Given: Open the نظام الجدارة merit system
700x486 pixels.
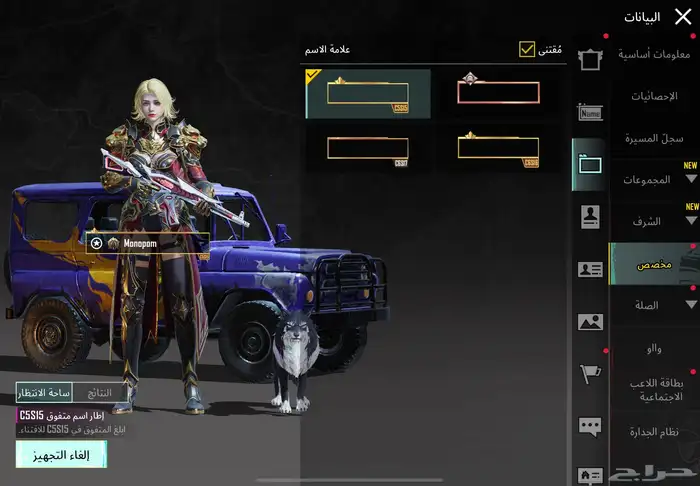Looking at the screenshot, I should tap(656, 432).
